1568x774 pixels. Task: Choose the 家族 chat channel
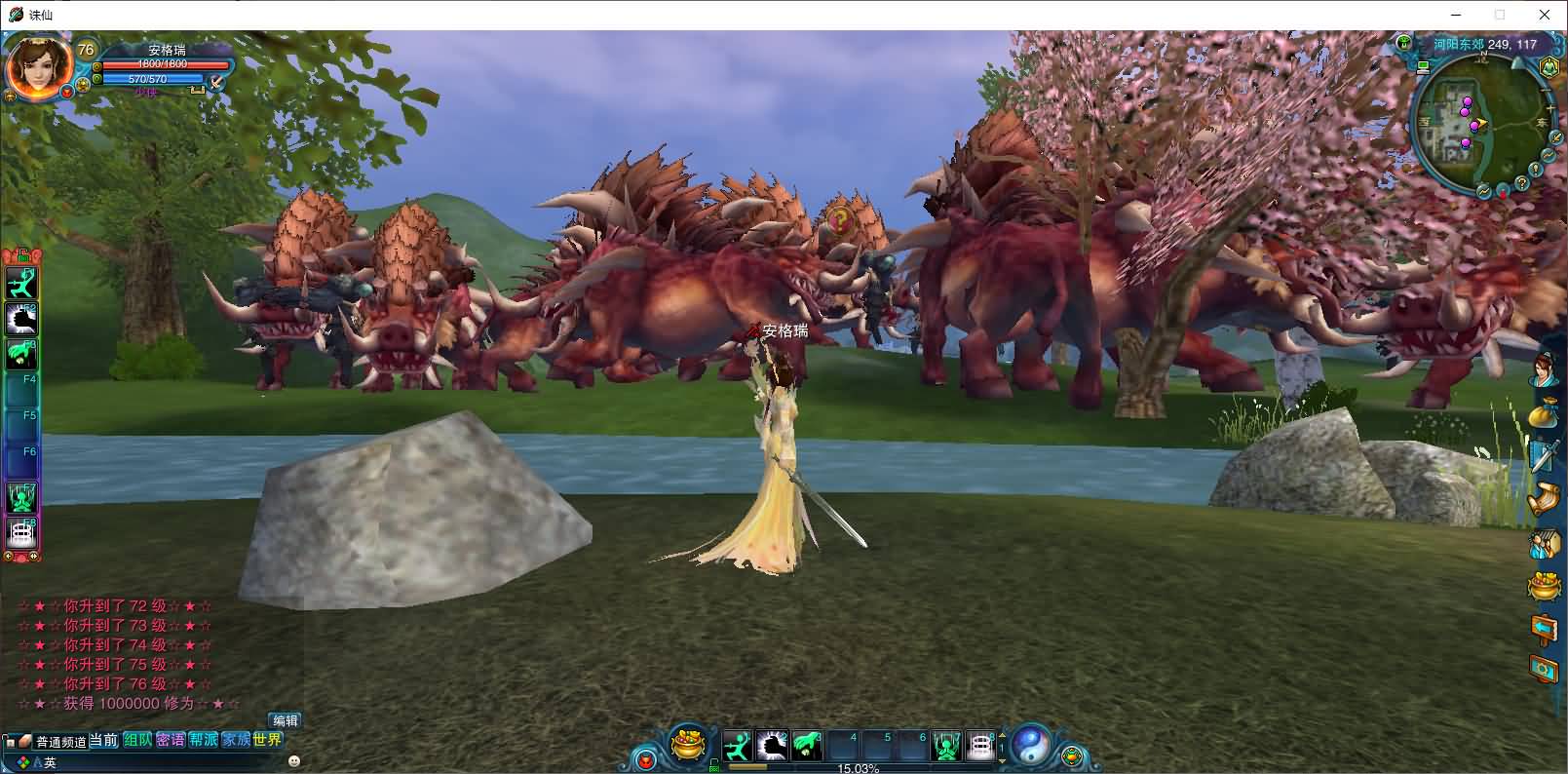coord(235,740)
